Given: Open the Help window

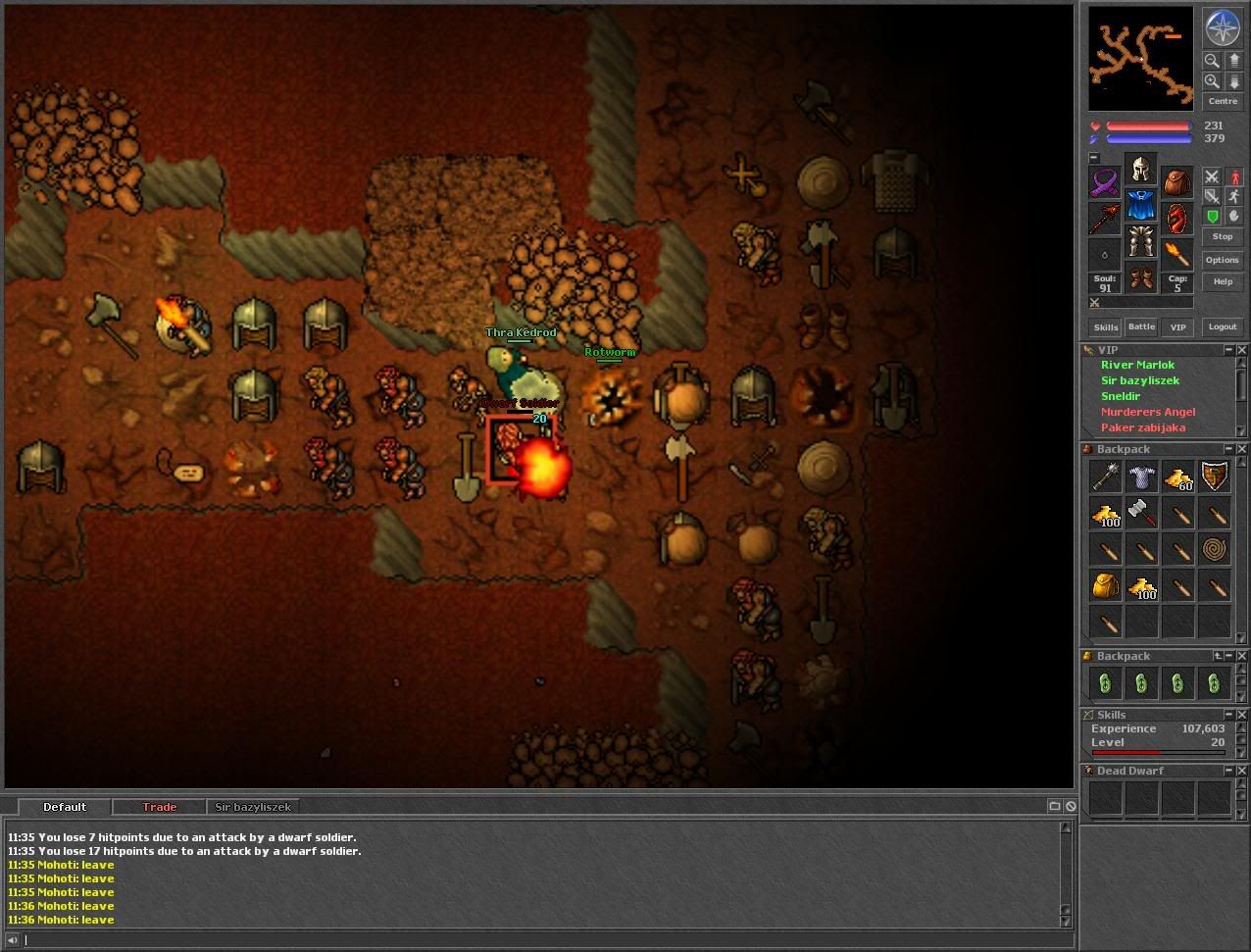Looking at the screenshot, I should tap(1222, 281).
